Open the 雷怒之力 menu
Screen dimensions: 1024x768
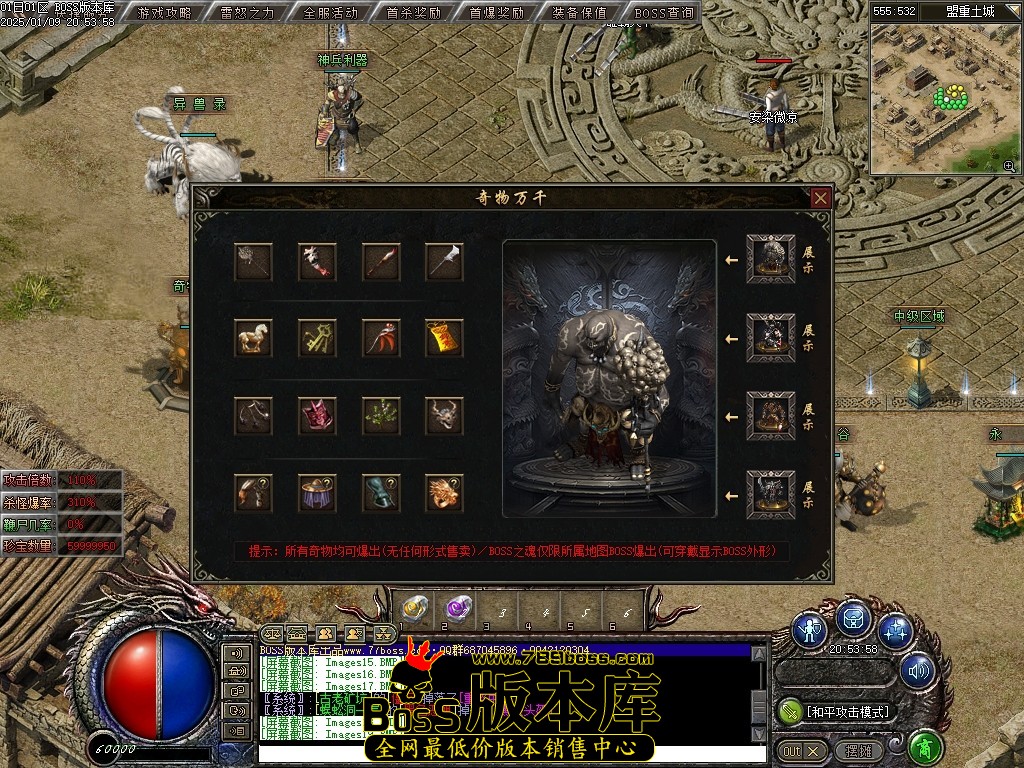(247, 13)
